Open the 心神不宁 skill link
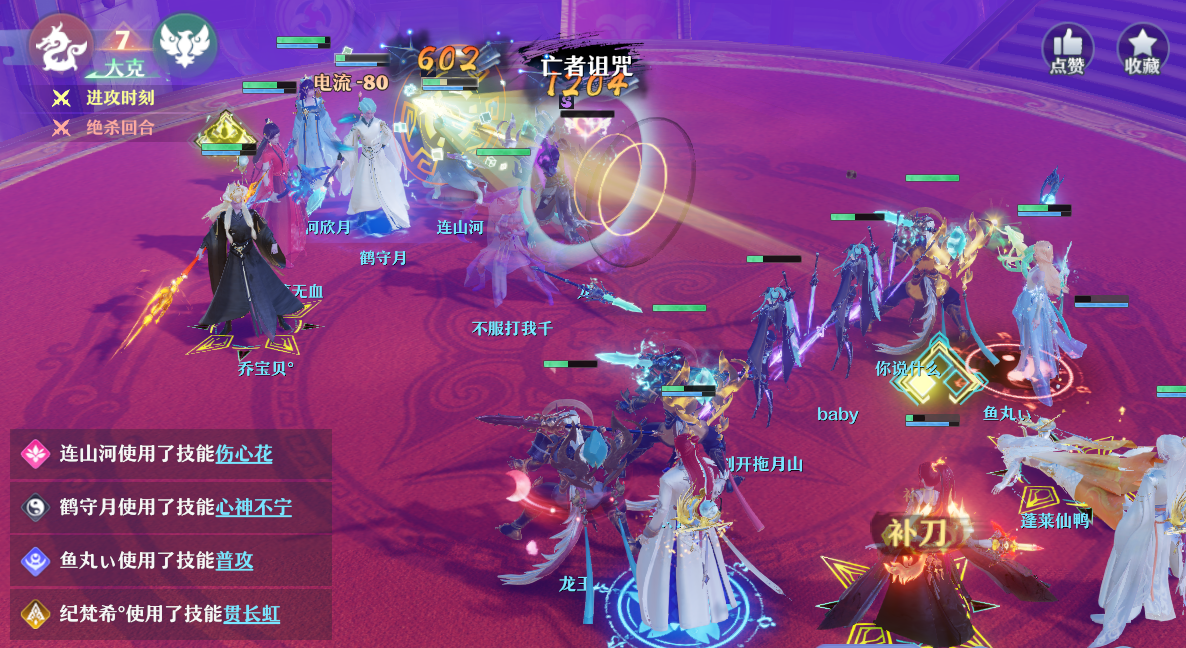 254,507
